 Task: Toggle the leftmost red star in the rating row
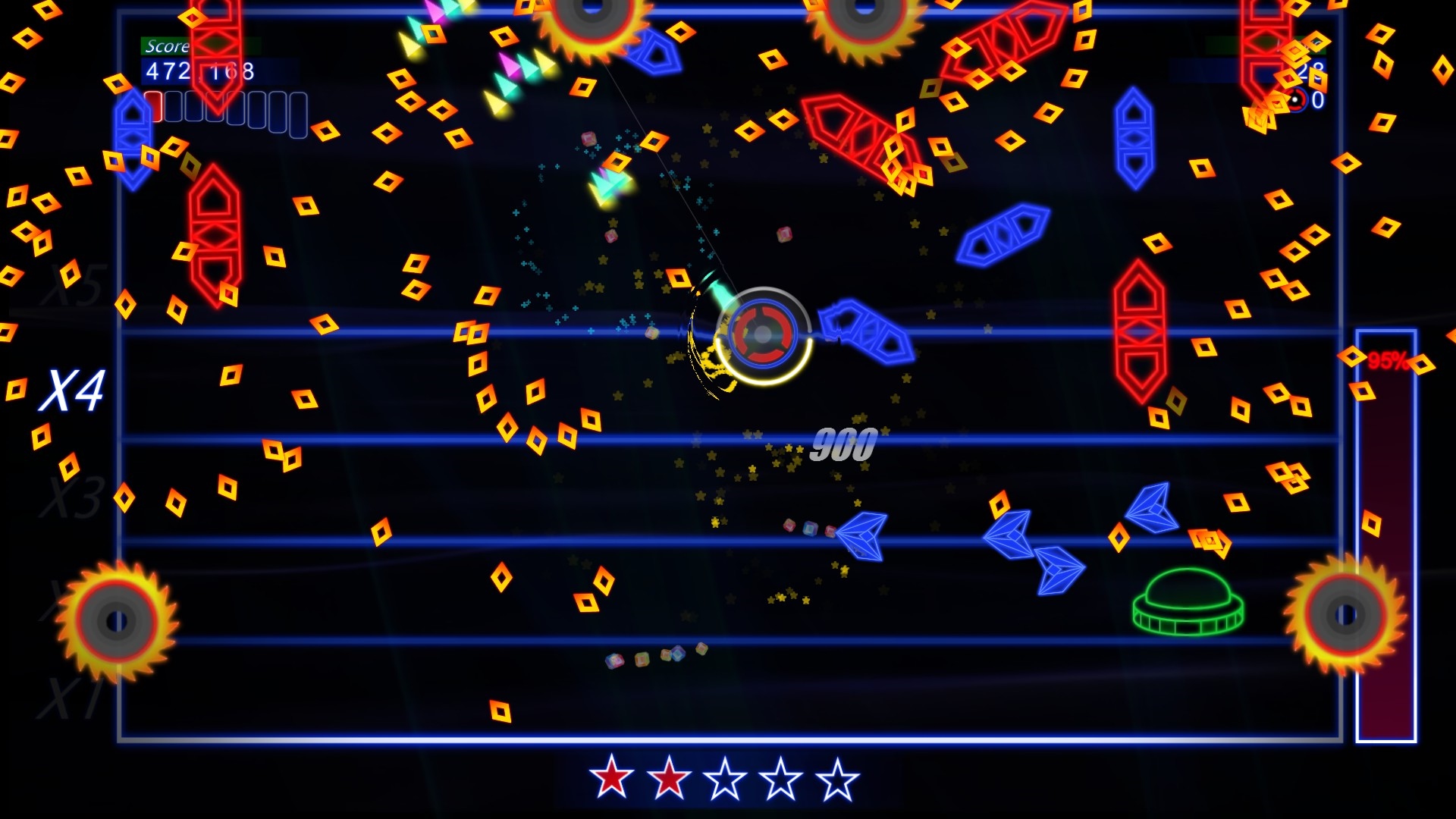tap(611, 778)
